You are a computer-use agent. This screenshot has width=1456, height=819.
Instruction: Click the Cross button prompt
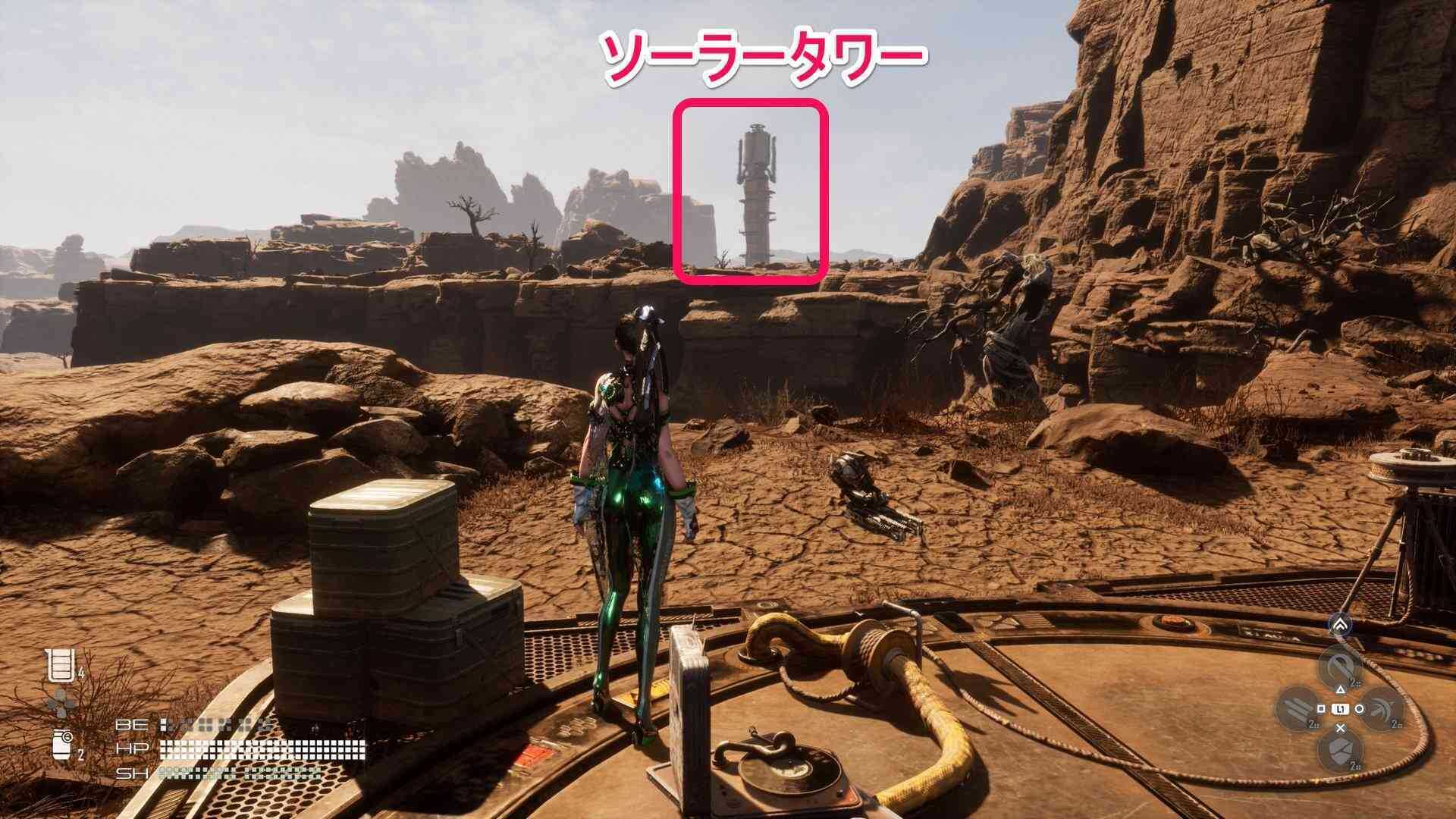click(1340, 728)
